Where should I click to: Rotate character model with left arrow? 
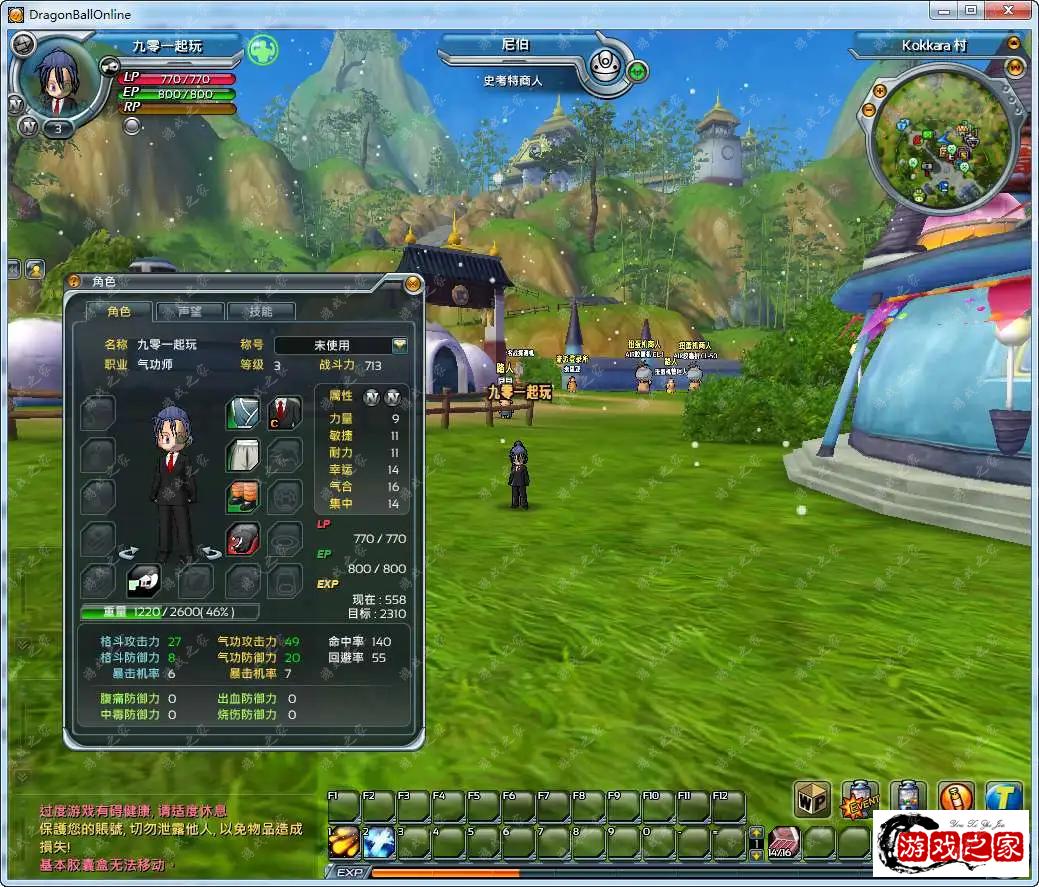129,553
